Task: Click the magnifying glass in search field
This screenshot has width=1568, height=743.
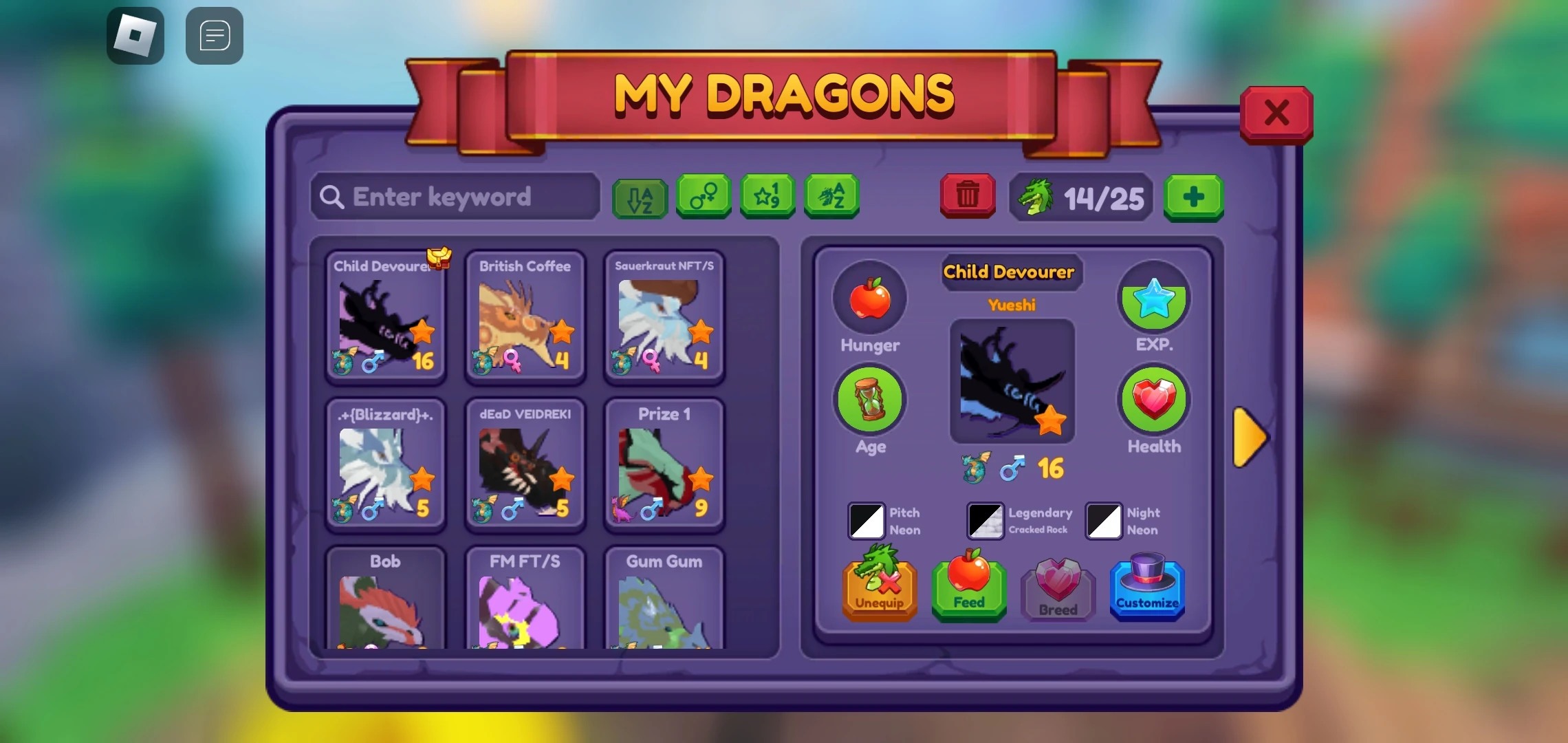Action: [x=332, y=197]
